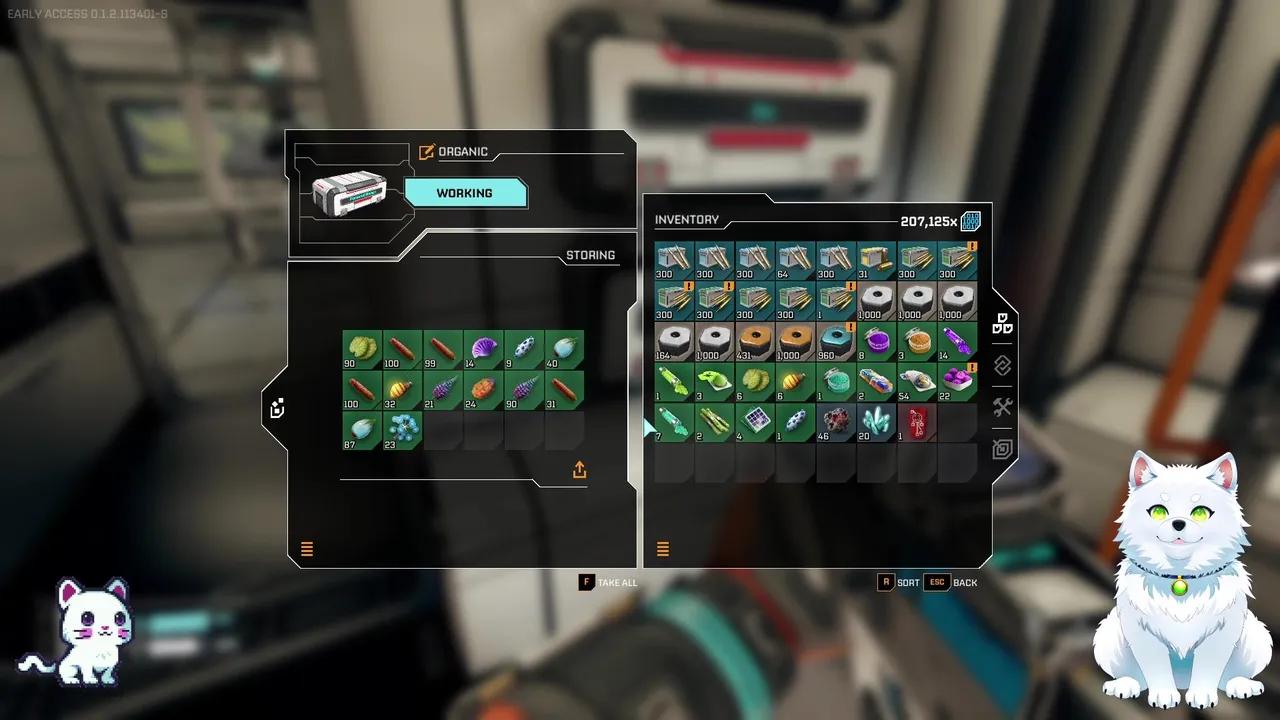The image size is (1280, 720).
Task: Select the dark red ore stack of 46
Action: click(836, 422)
